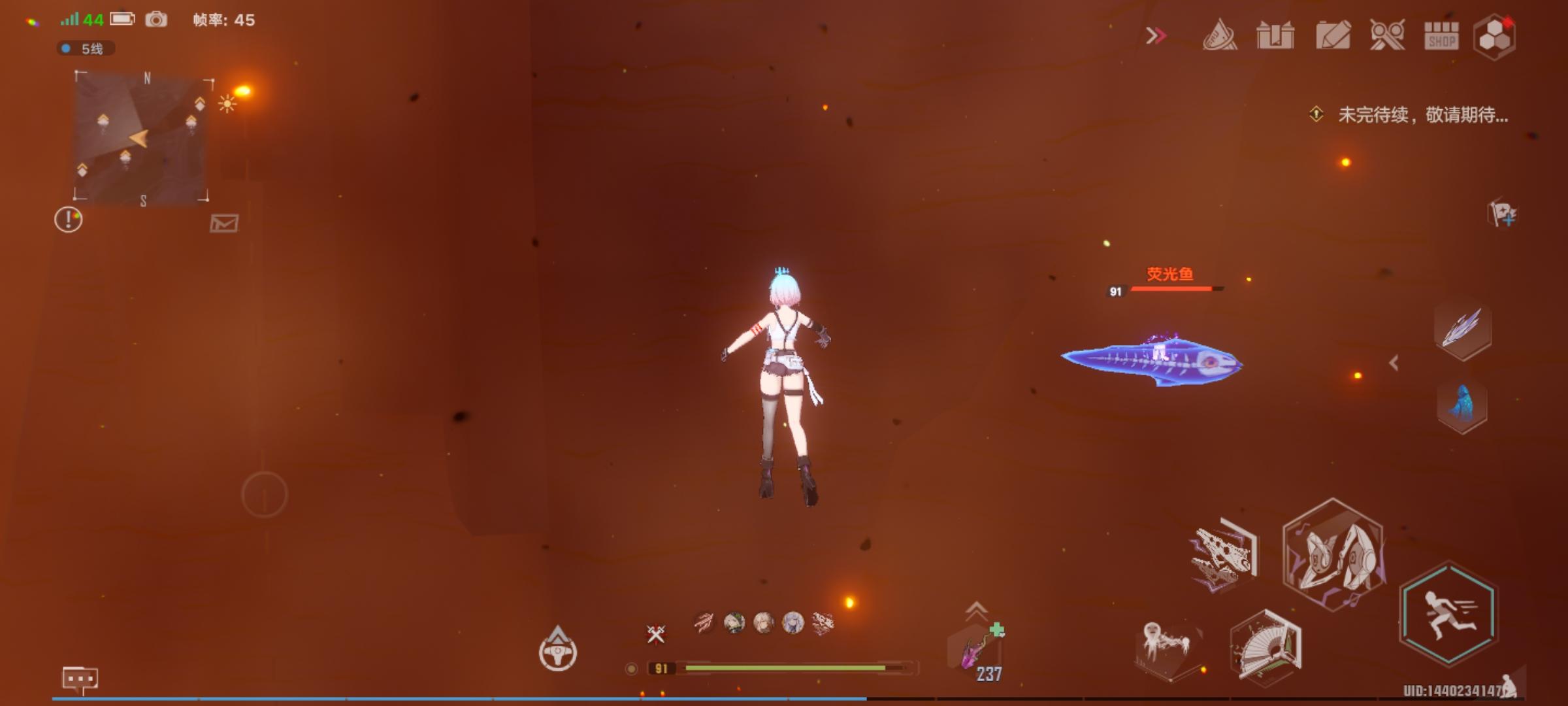Collapse the top toolbar via double chevron
Screen dimensions: 1568x706
click(x=1156, y=35)
